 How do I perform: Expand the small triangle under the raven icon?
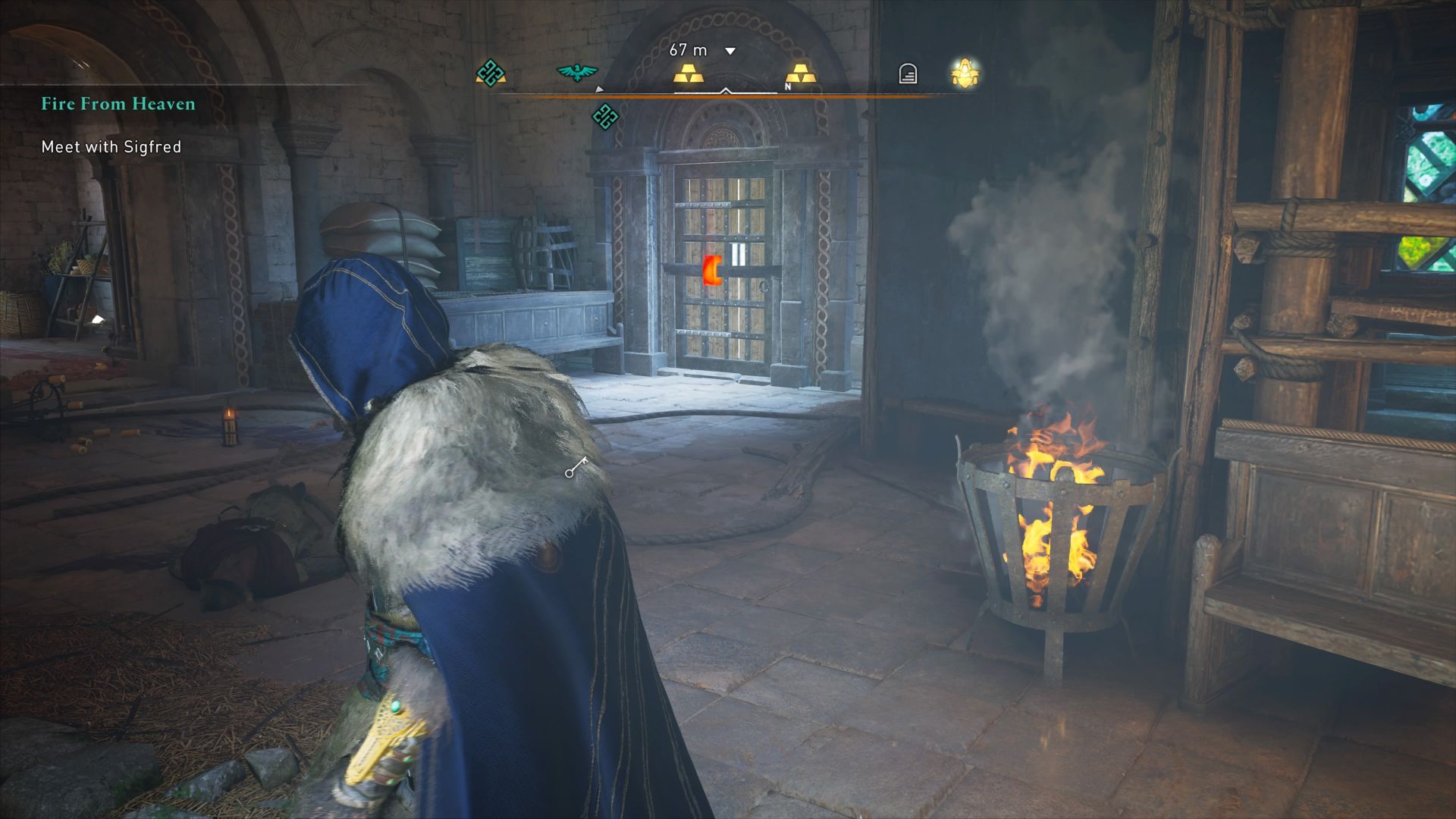coord(599,88)
